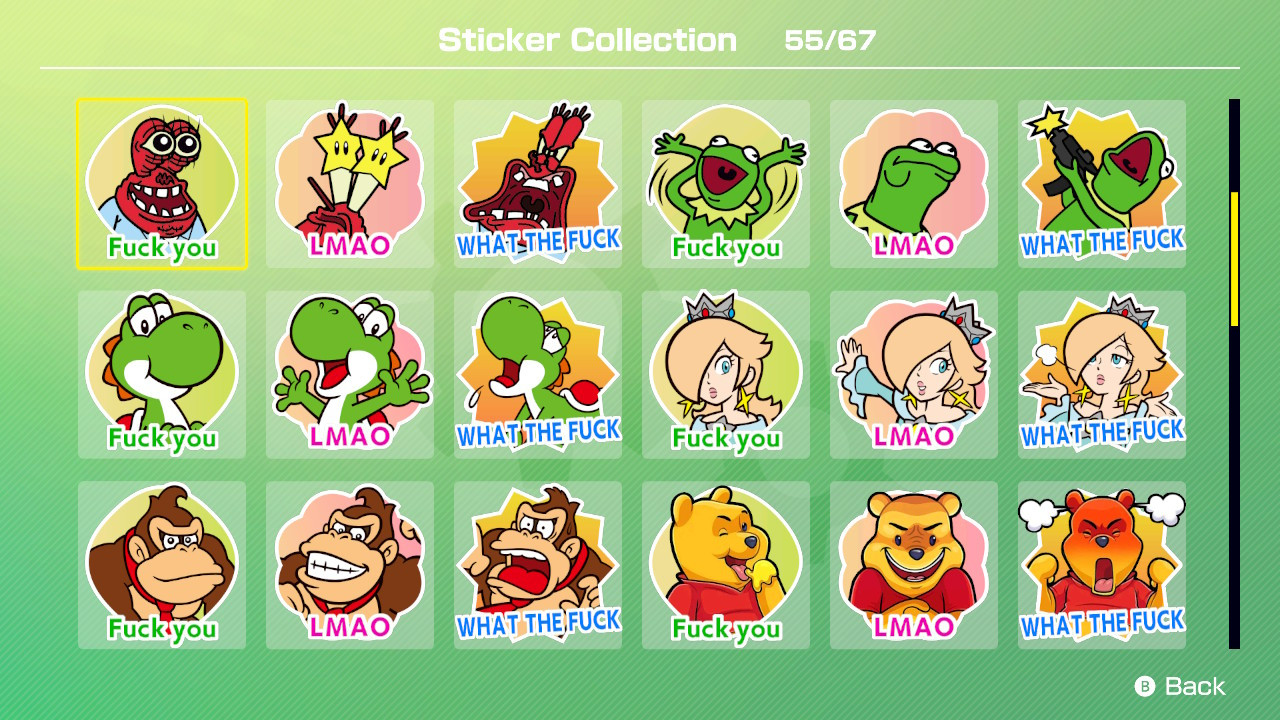The image size is (1280, 720).
Task: Choose the winking Pooh "Fuck you" sticker
Action: [x=725, y=565]
